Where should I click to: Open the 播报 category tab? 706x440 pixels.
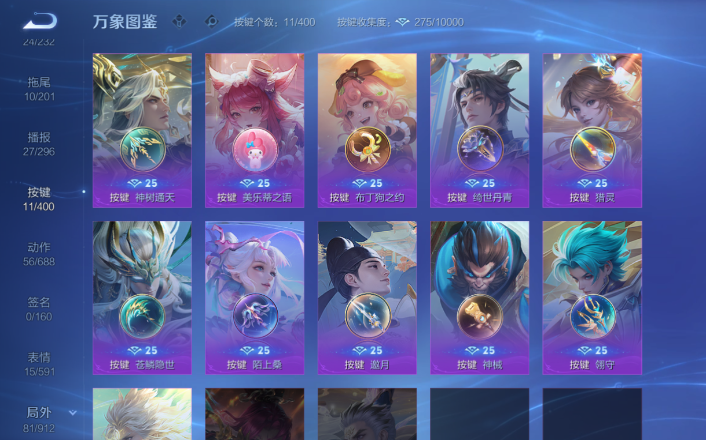(39, 144)
